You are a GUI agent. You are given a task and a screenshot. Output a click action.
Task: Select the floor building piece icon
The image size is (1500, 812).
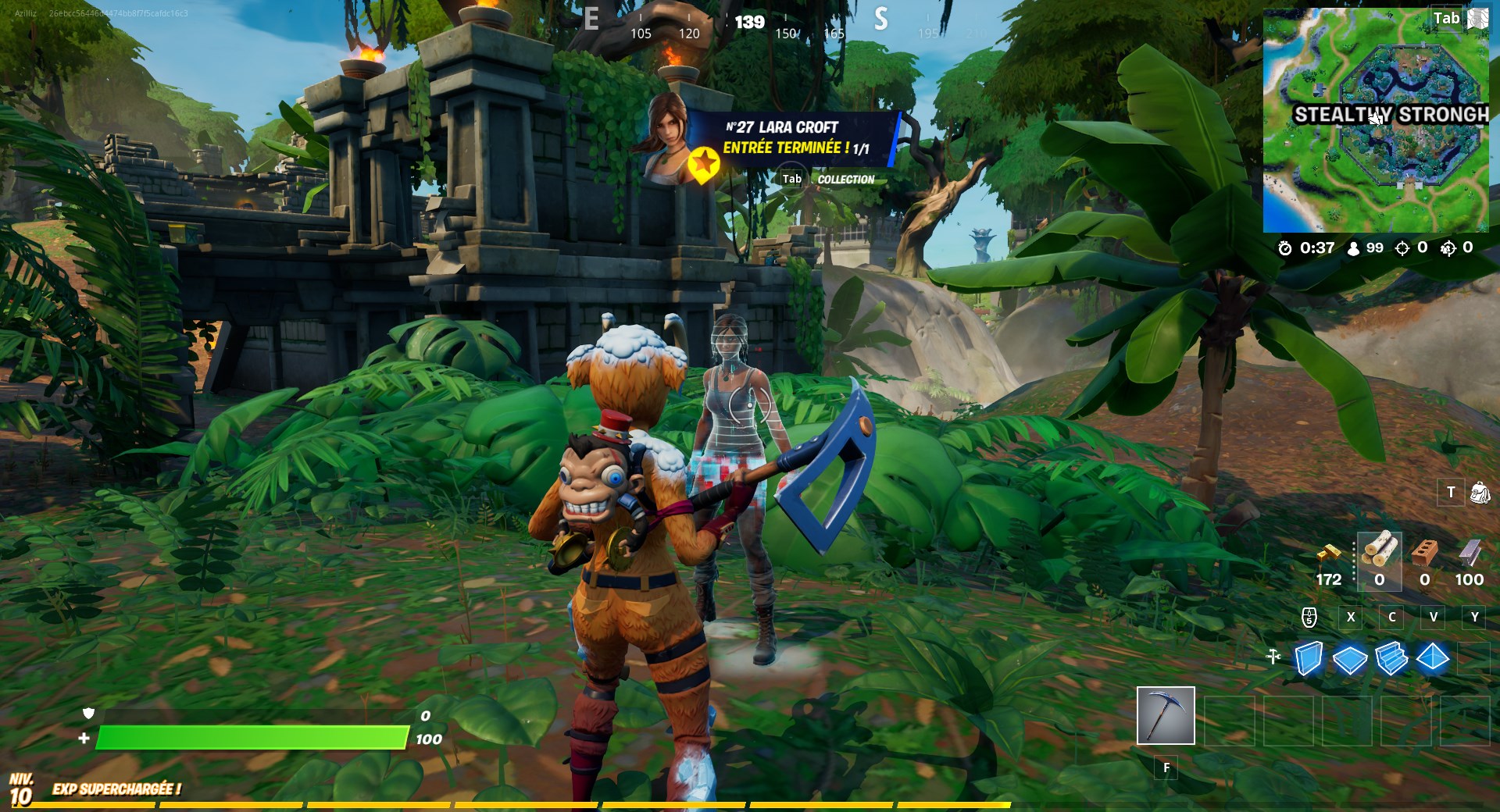click(x=1352, y=660)
